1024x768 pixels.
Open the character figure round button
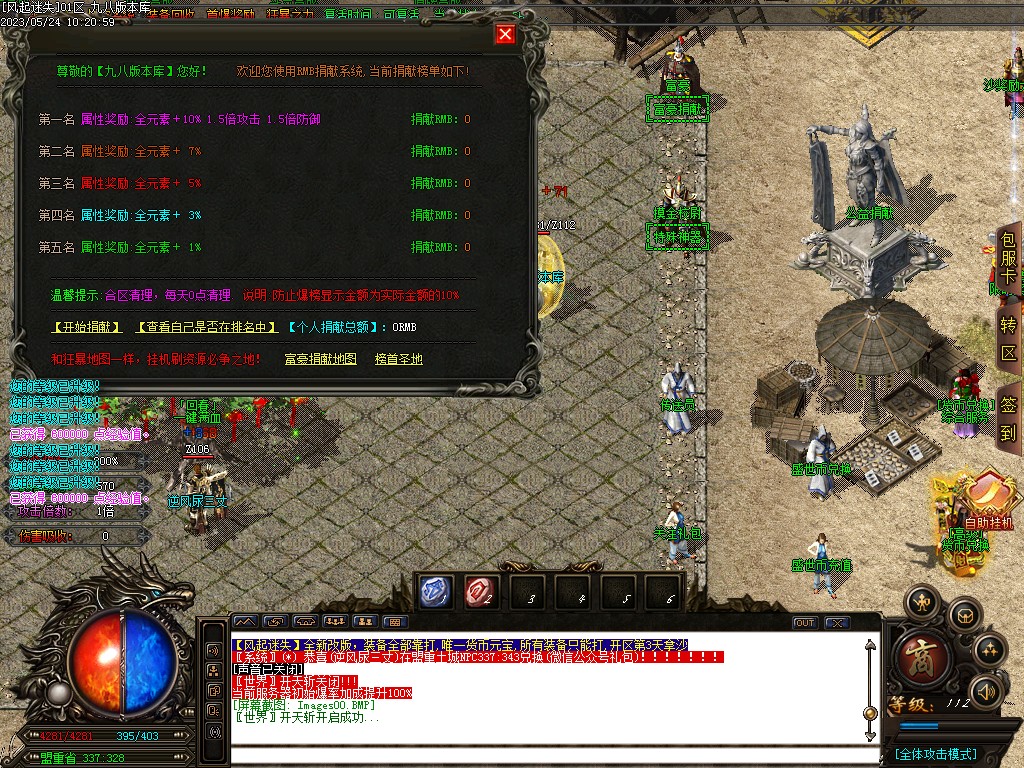[x=921, y=602]
